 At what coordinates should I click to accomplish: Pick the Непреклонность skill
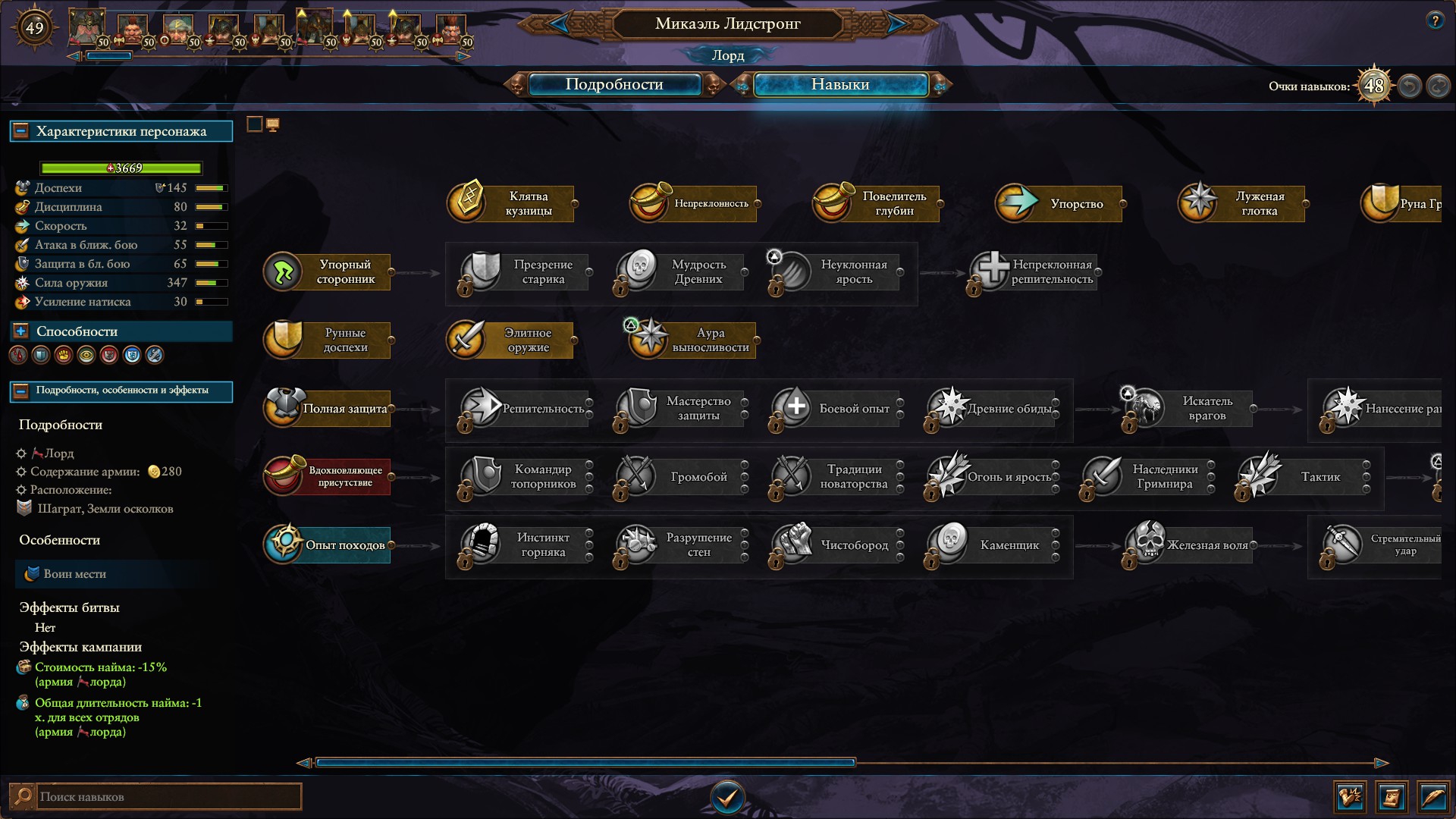tap(695, 203)
